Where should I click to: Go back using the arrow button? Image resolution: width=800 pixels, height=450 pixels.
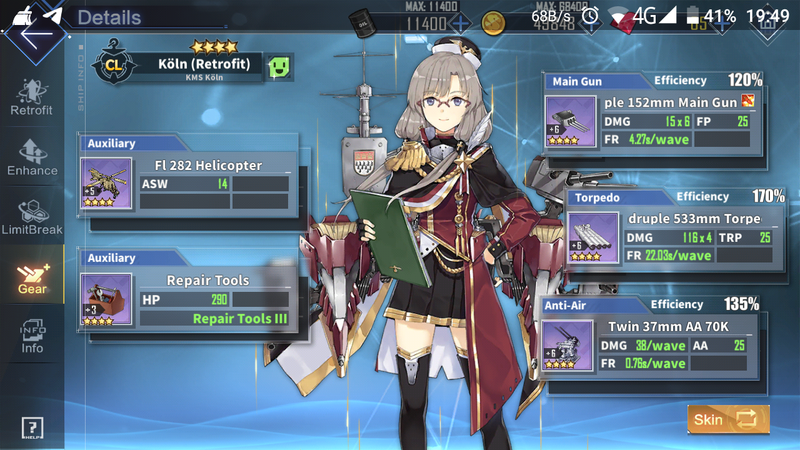click(x=32, y=33)
